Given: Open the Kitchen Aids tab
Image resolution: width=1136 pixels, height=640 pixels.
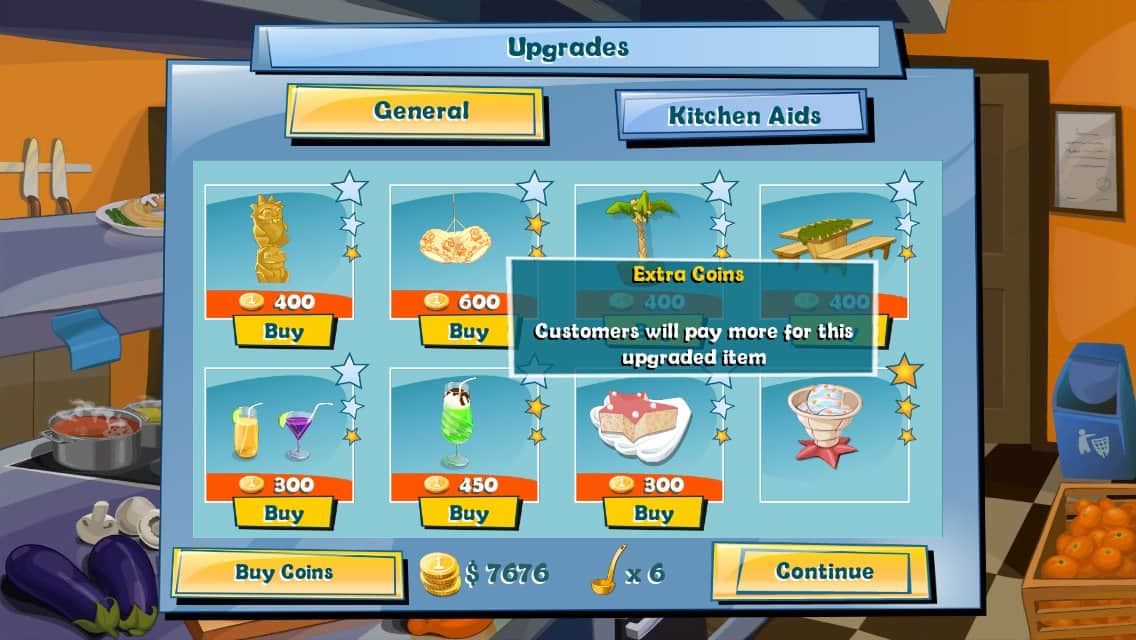Looking at the screenshot, I should pyautogui.click(x=742, y=115).
